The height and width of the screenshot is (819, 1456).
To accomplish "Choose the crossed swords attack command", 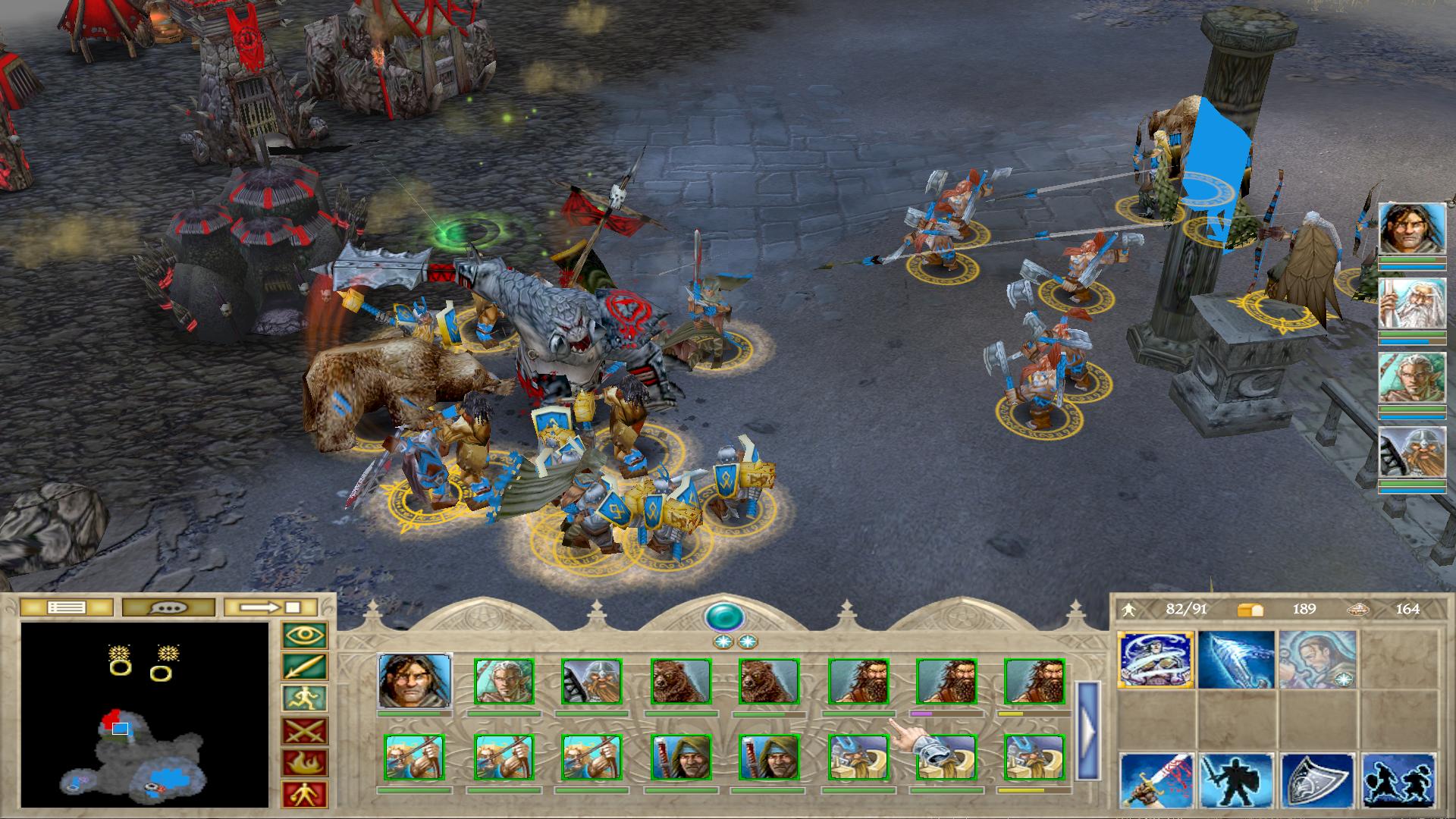I will click(304, 731).
